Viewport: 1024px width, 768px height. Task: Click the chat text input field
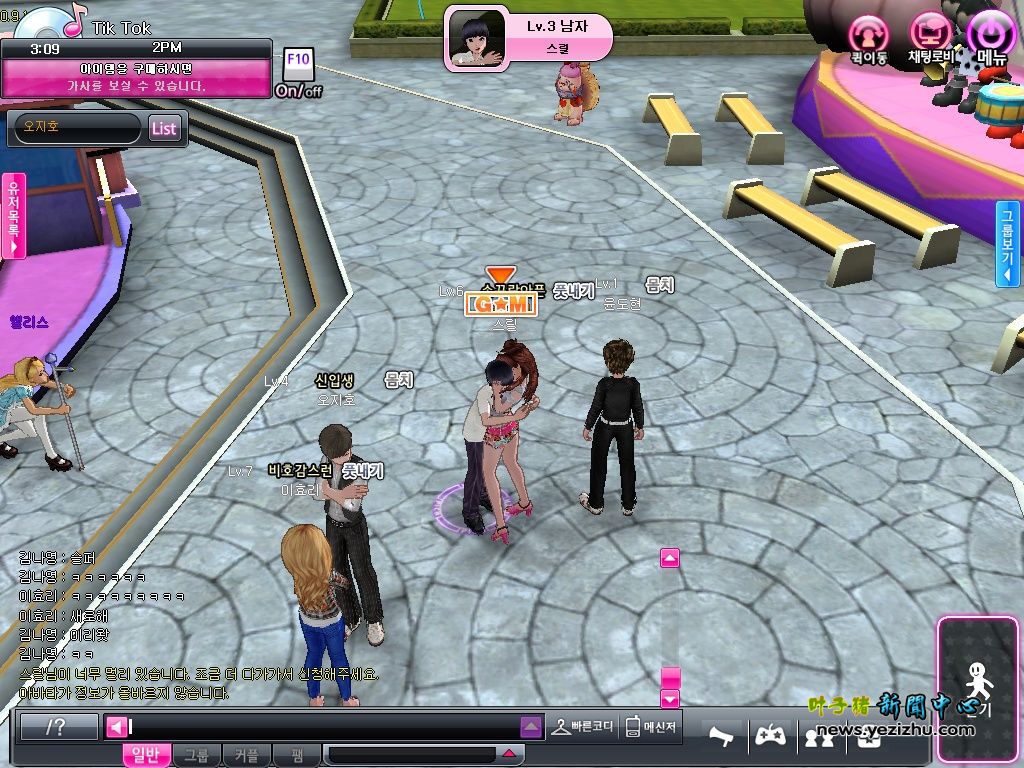[325, 727]
